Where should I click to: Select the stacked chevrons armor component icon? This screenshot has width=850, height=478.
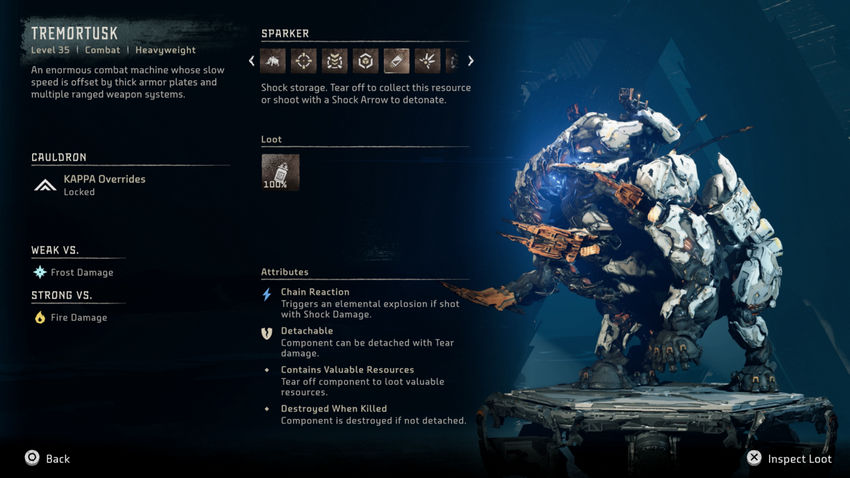335,61
